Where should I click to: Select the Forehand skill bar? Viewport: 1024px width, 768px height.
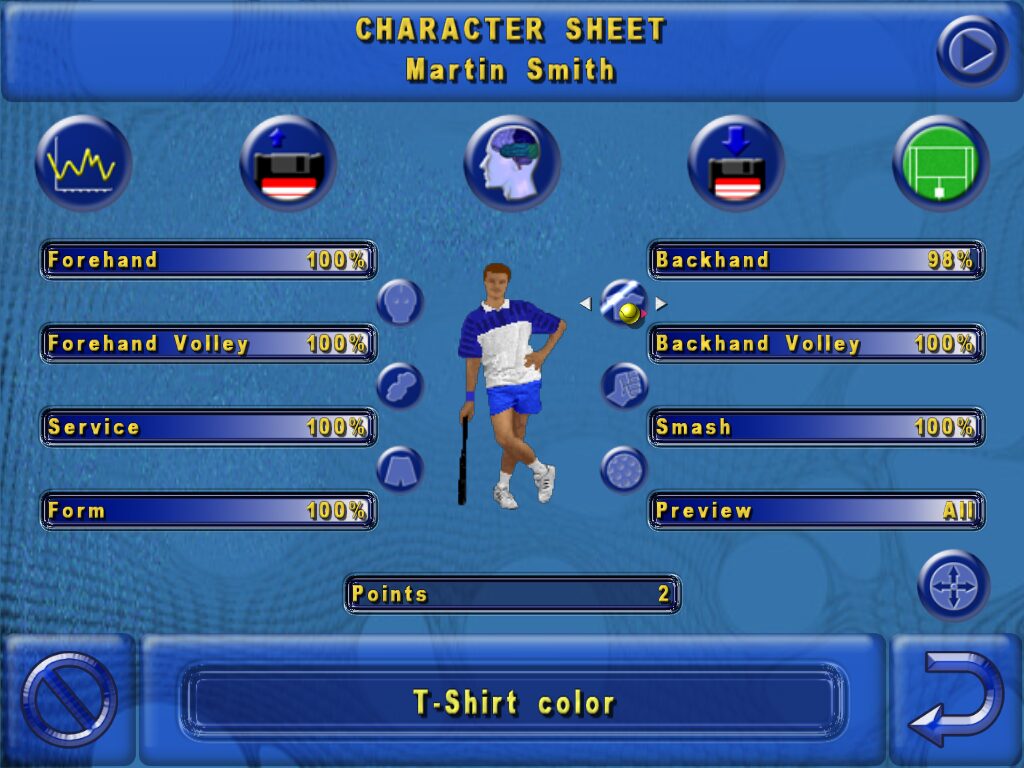coord(208,260)
